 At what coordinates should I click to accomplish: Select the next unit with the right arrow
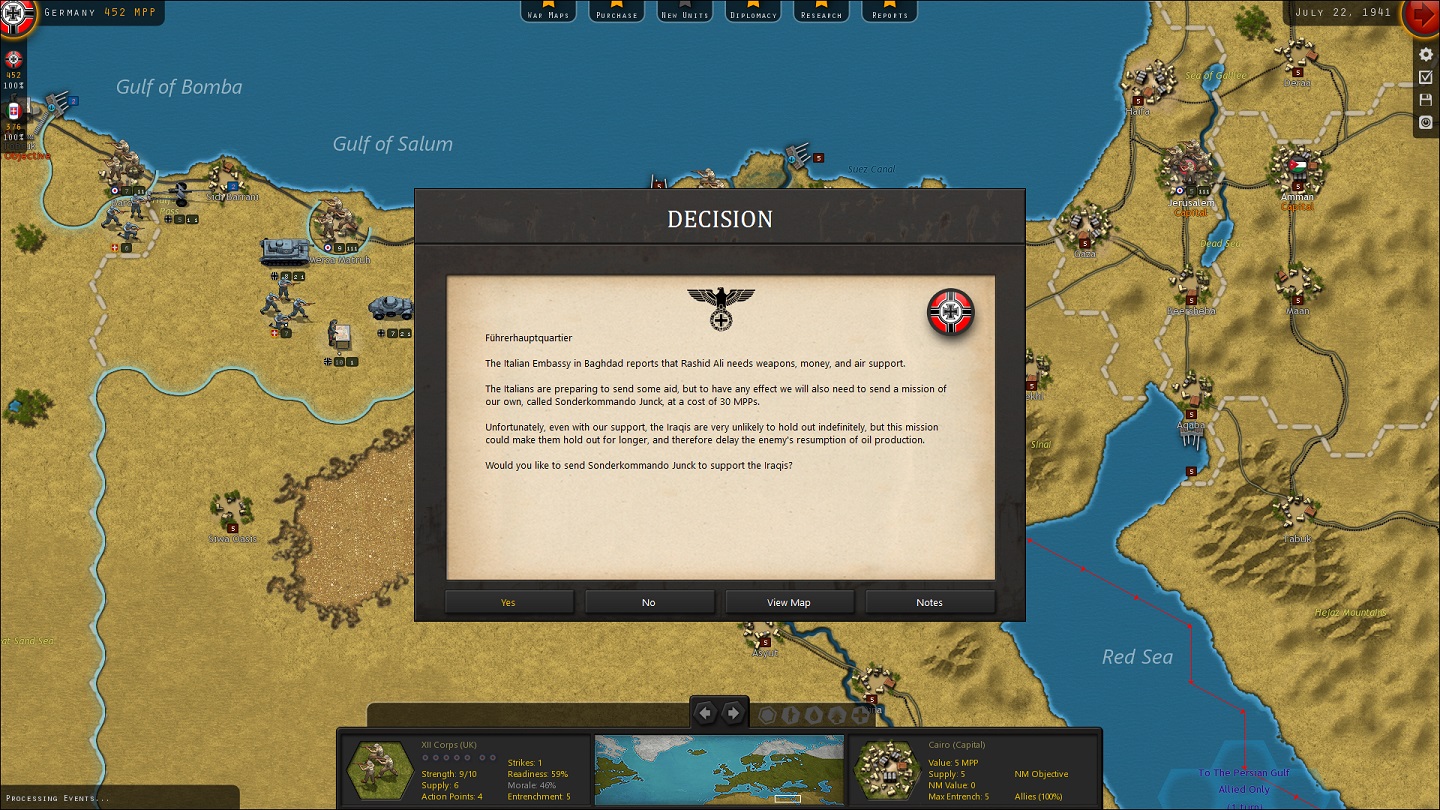tap(733, 713)
